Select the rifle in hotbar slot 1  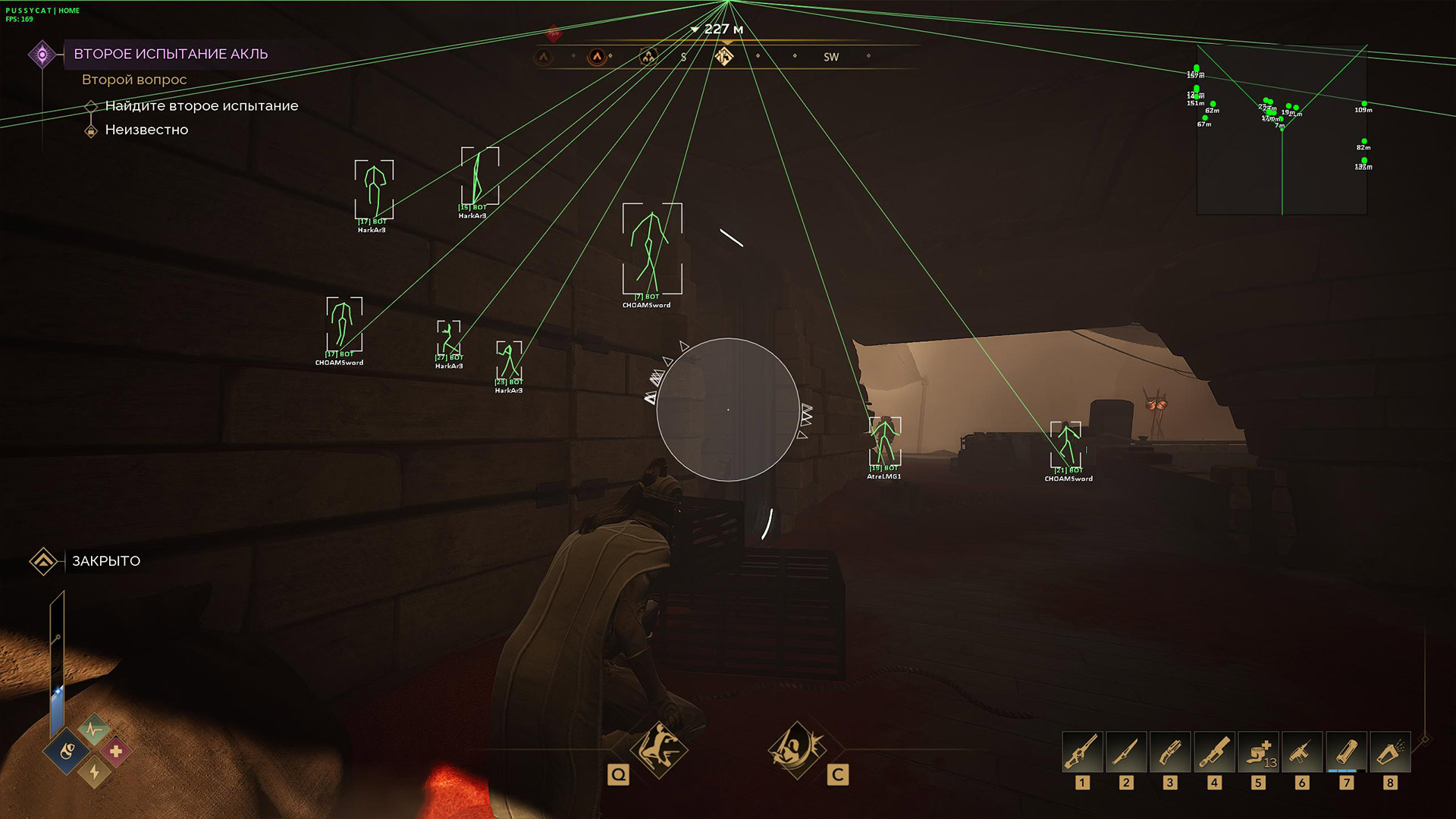pyautogui.click(x=1082, y=752)
